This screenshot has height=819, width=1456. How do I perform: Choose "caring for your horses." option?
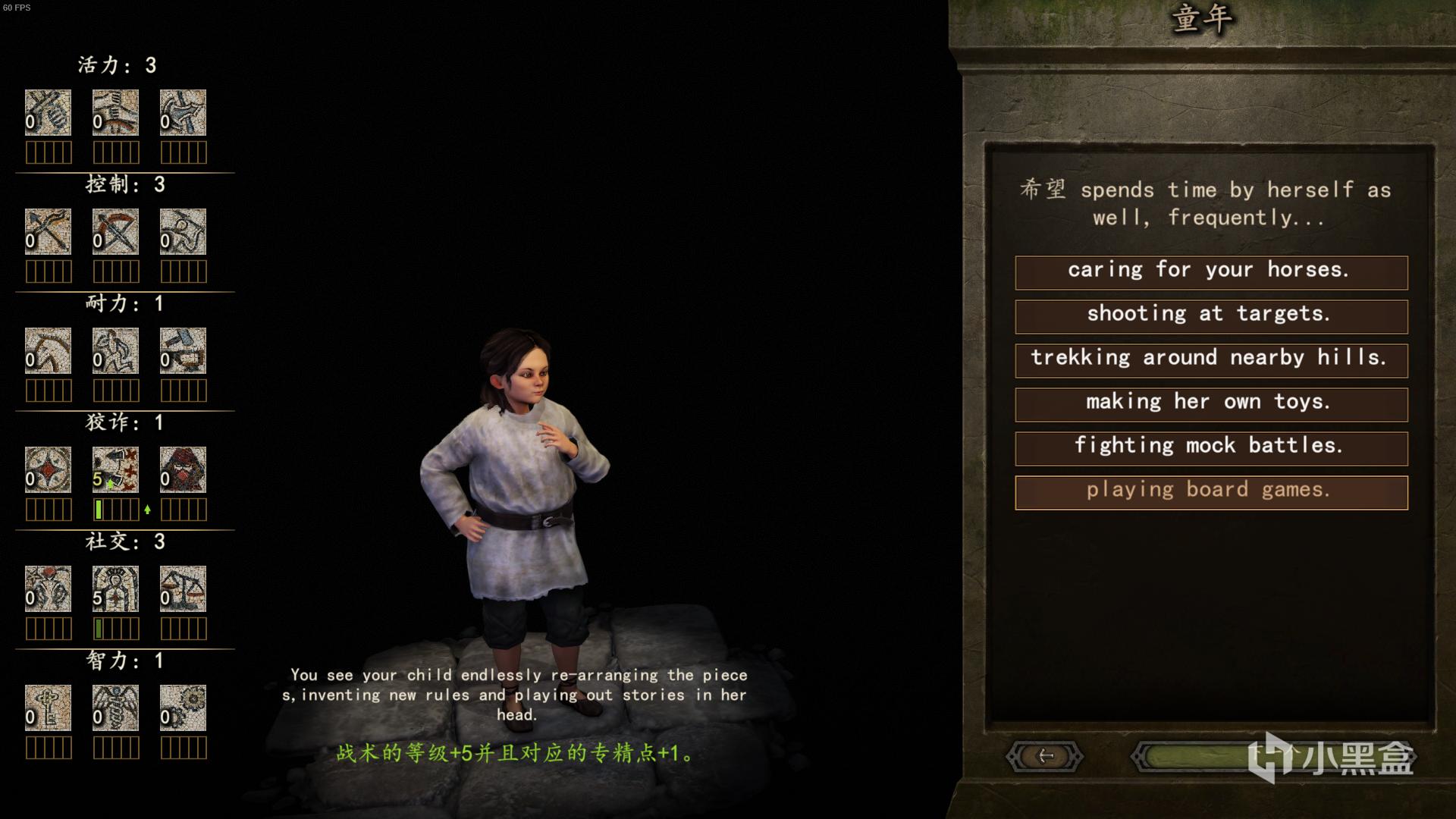(1211, 272)
